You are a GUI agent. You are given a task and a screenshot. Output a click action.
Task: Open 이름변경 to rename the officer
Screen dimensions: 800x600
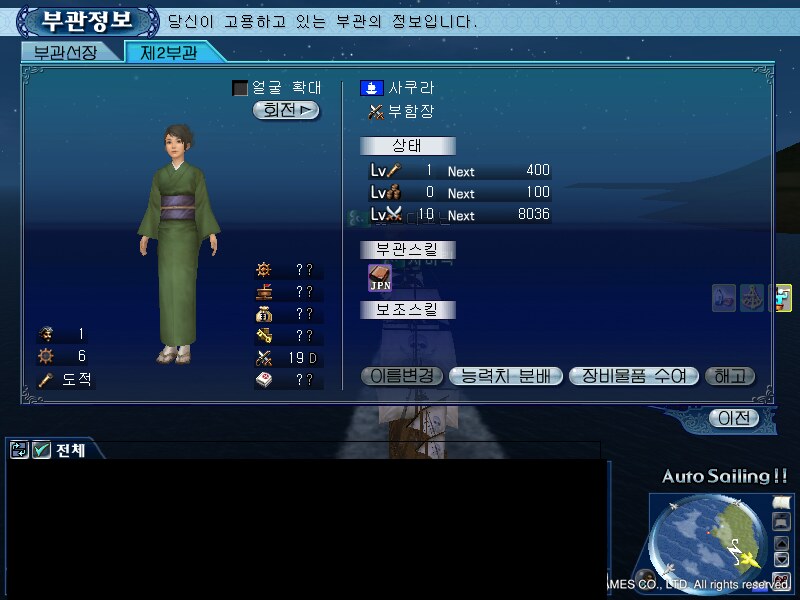[x=400, y=376]
